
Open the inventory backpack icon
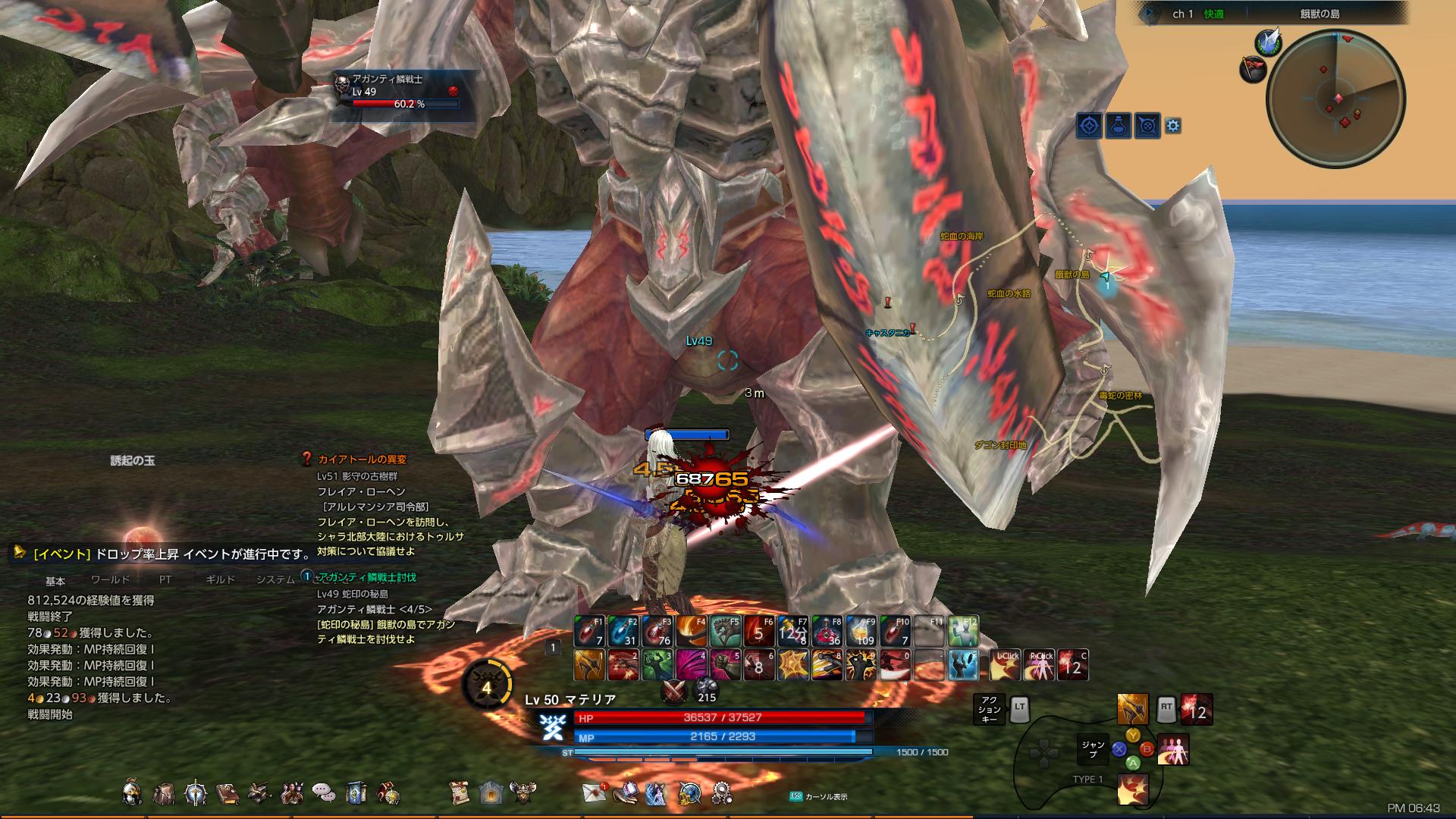[x=165, y=792]
